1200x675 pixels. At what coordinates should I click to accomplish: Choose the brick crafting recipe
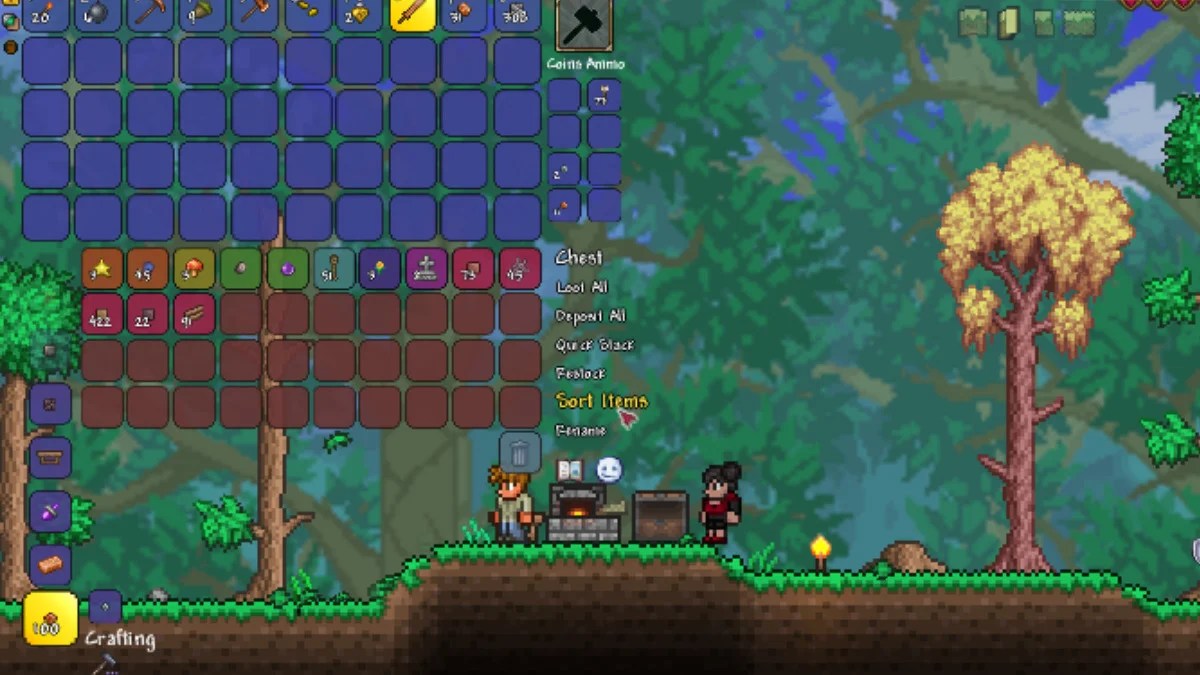50,565
